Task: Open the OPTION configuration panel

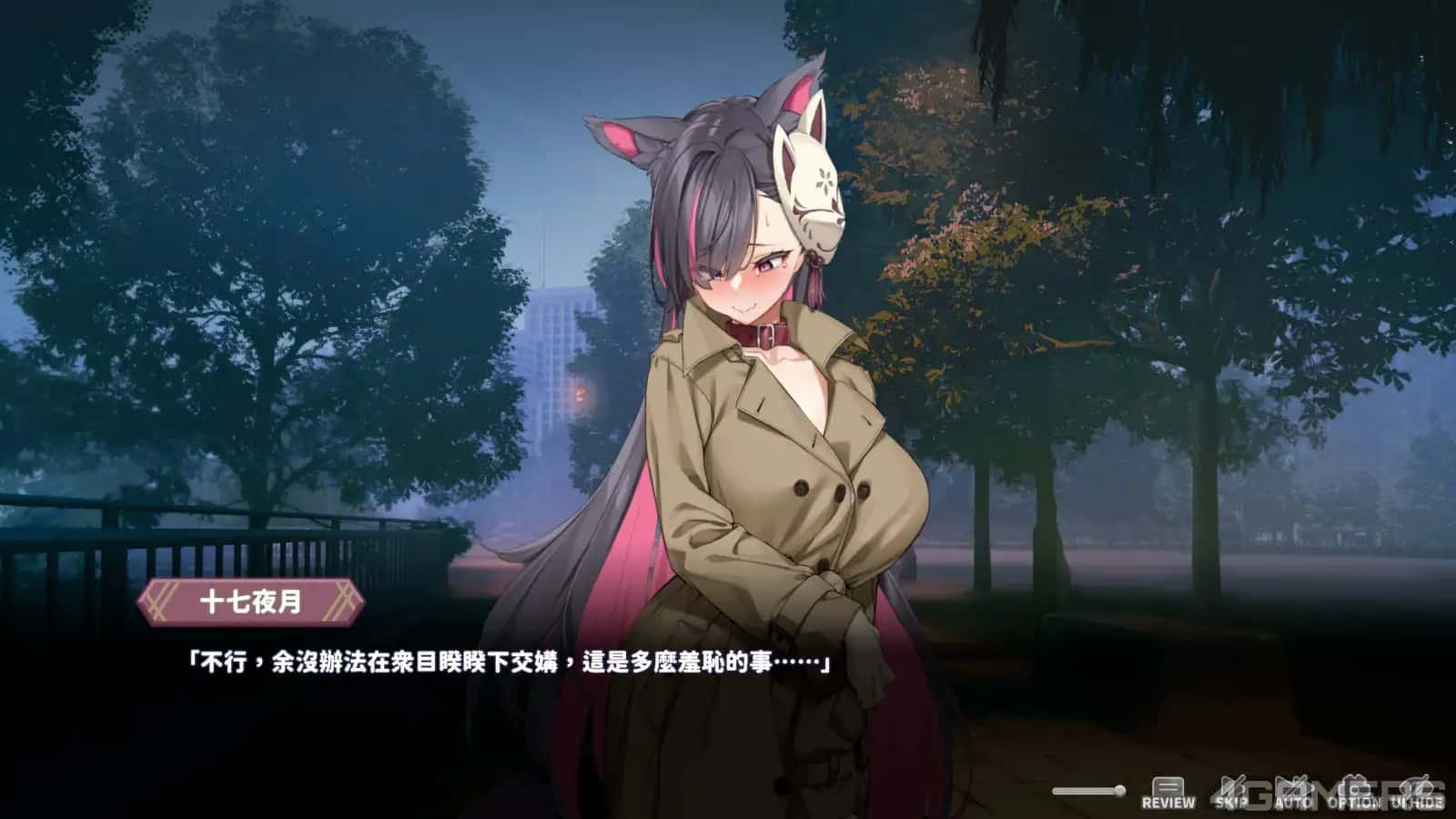Action: point(1356,792)
